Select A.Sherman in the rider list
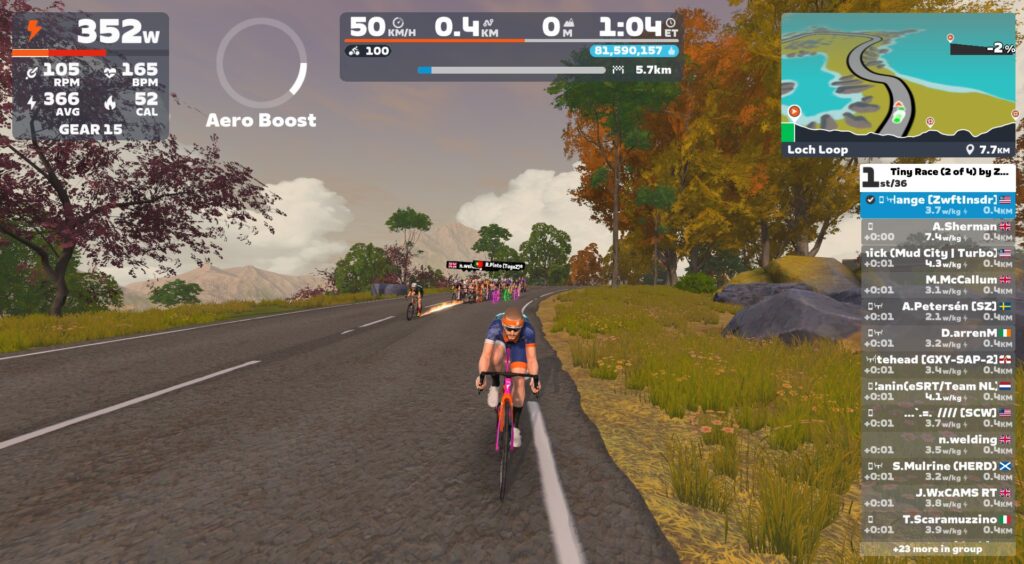Screen dimensions: 1024x564 coord(938,231)
